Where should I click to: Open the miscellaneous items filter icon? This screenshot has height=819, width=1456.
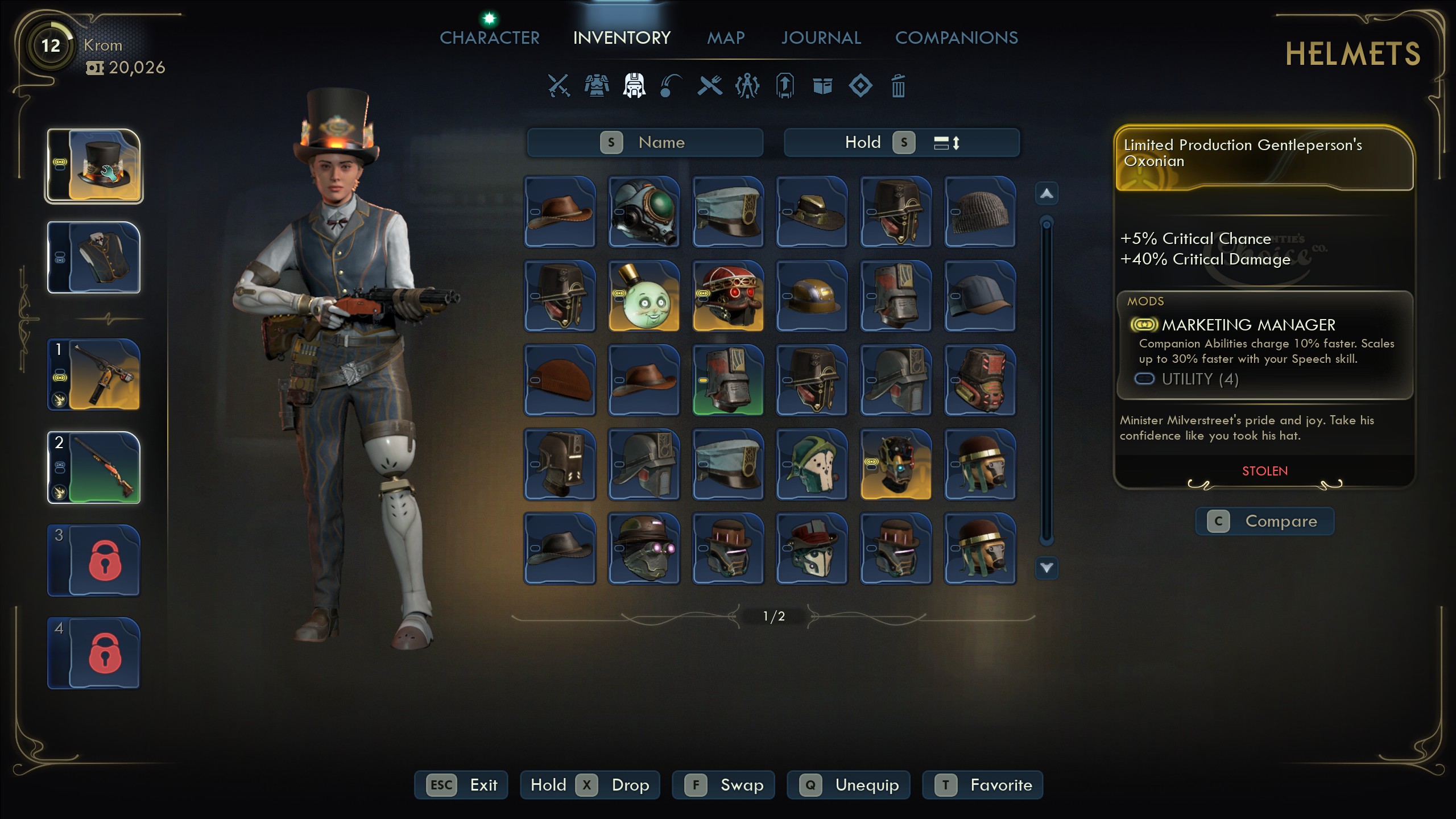click(822, 86)
